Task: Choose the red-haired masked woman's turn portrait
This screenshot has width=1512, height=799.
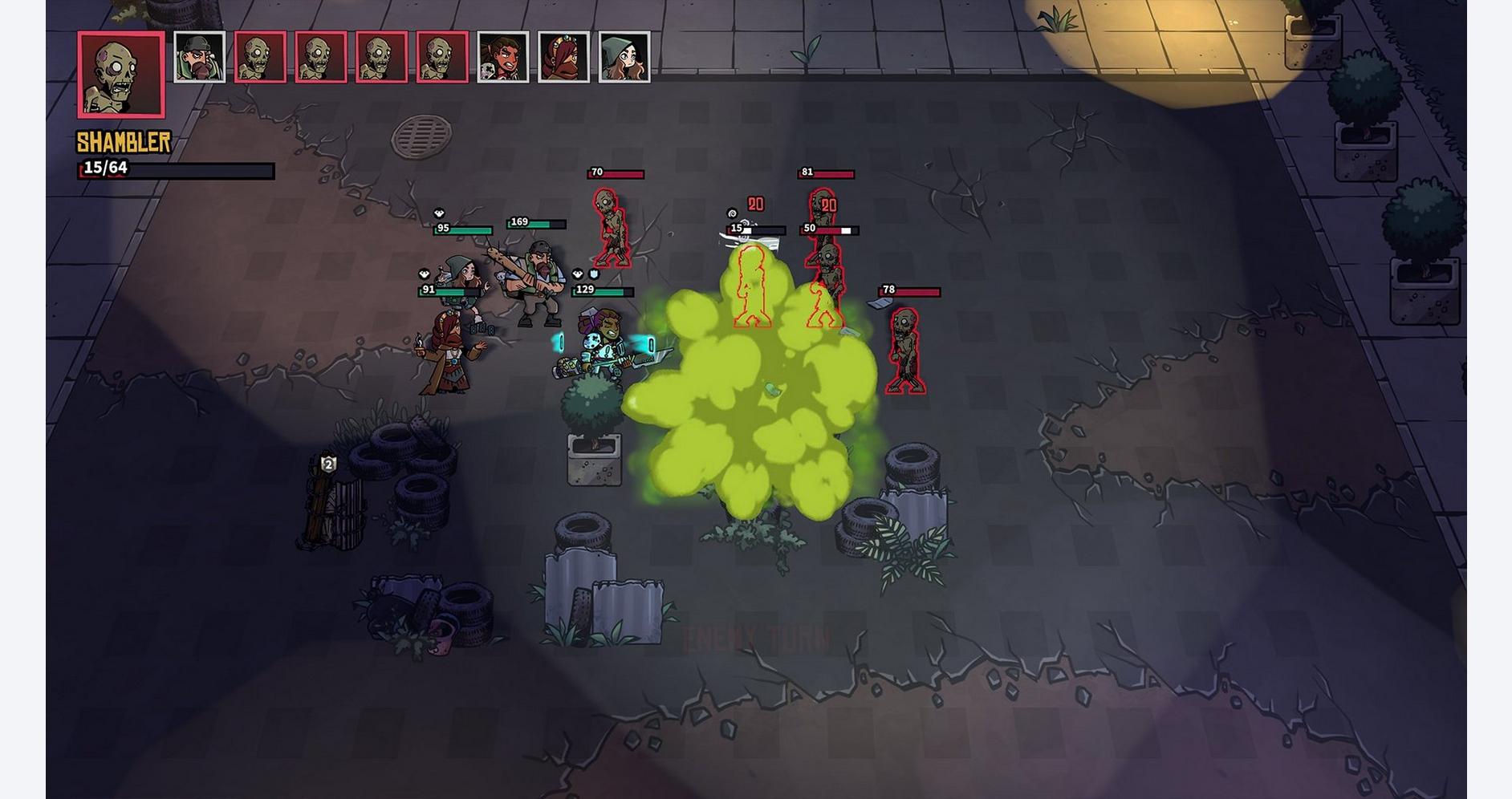Action: point(563,57)
